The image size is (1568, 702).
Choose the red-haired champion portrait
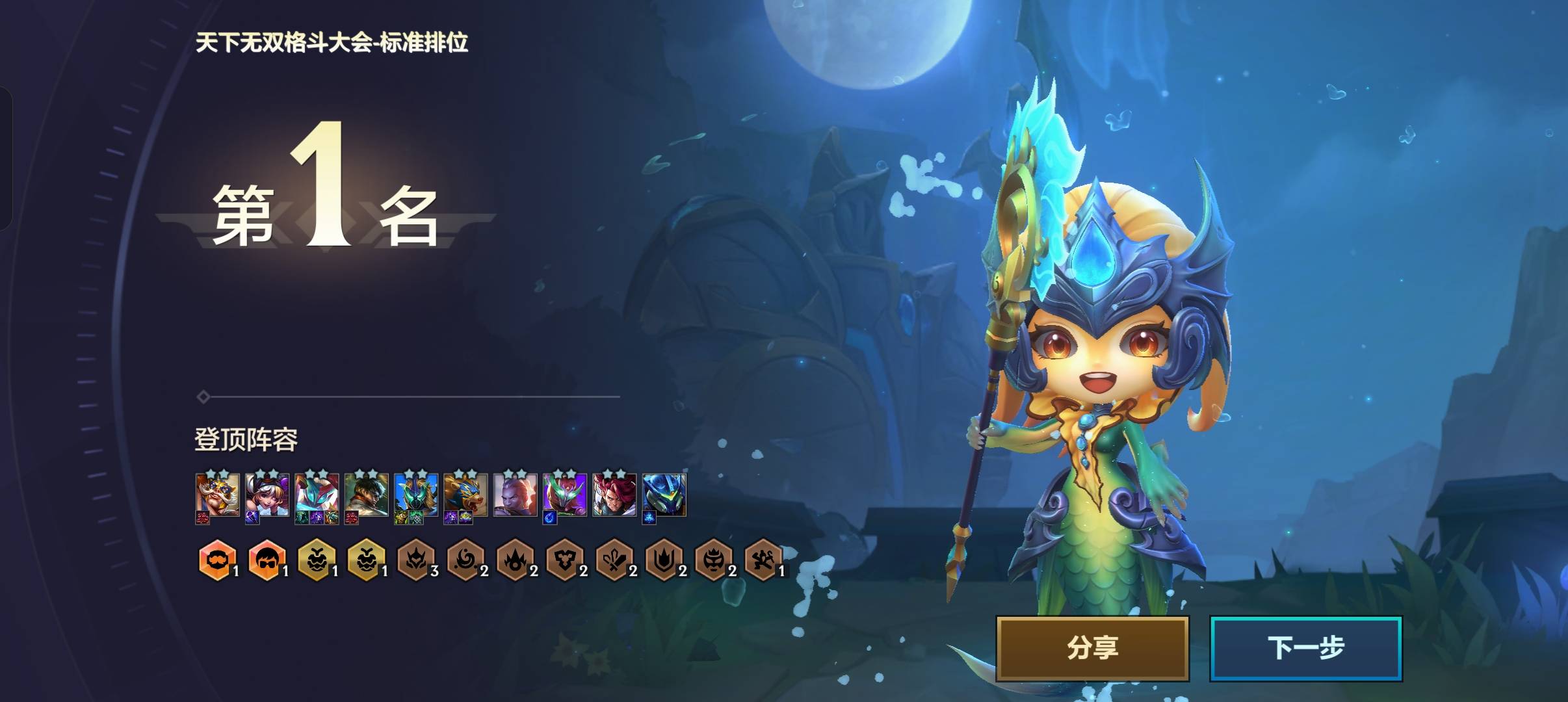pyautogui.click(x=614, y=495)
